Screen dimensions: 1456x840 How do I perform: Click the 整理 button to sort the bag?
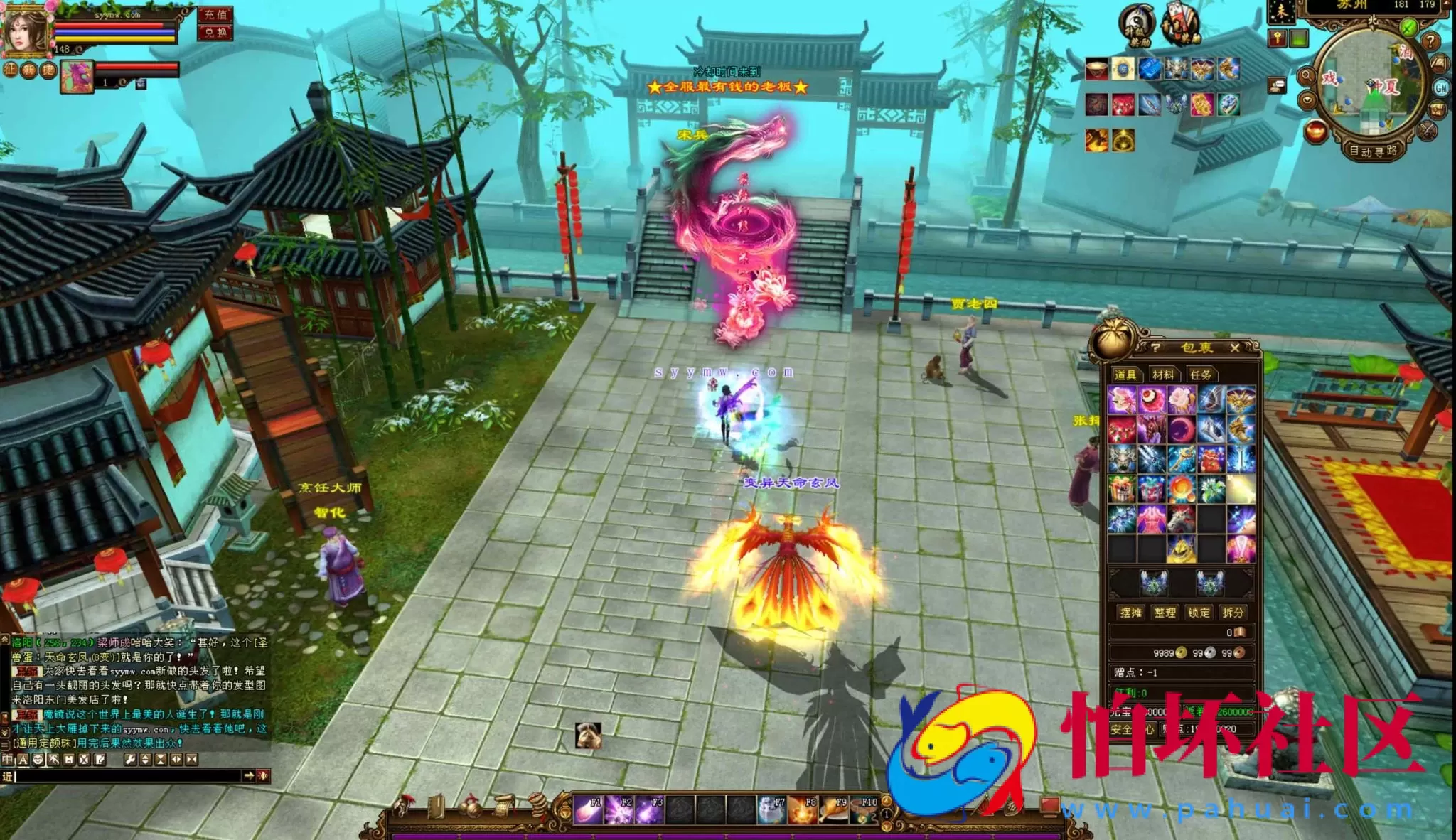tap(1166, 612)
